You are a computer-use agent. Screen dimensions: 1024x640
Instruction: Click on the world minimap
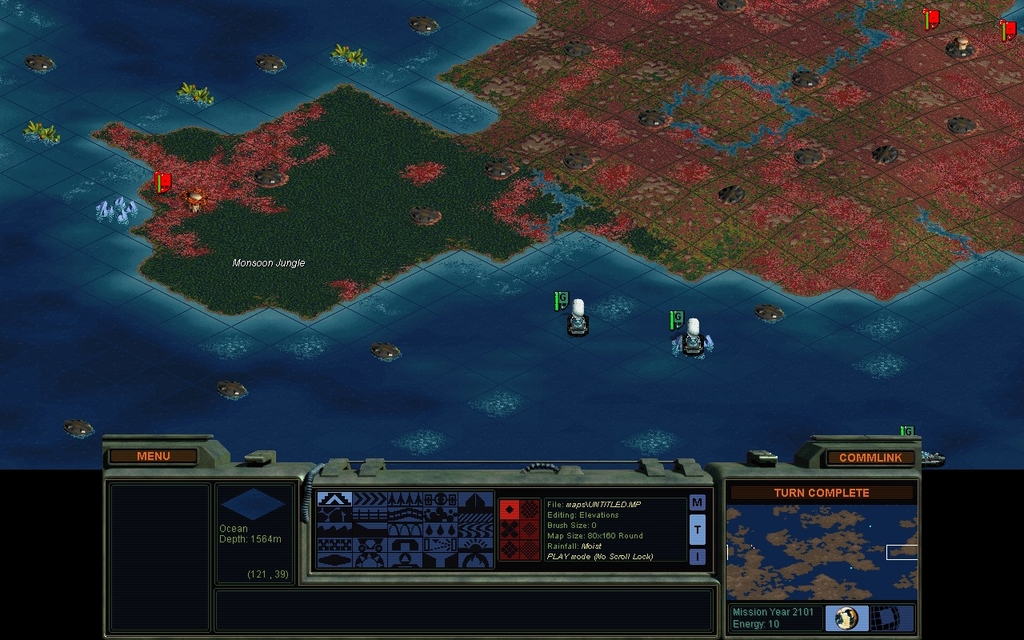821,551
